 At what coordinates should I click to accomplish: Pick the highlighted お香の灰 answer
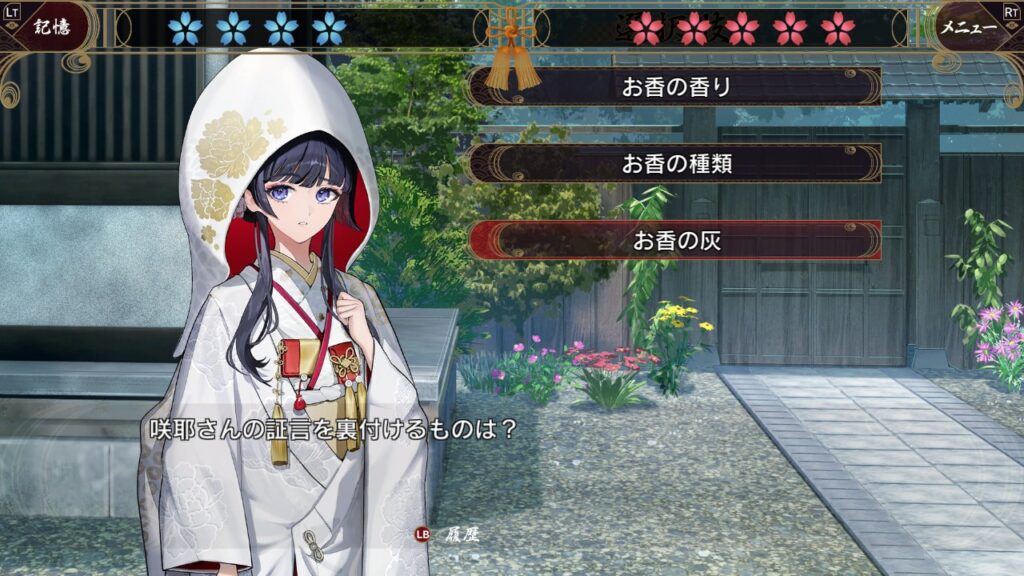click(676, 240)
